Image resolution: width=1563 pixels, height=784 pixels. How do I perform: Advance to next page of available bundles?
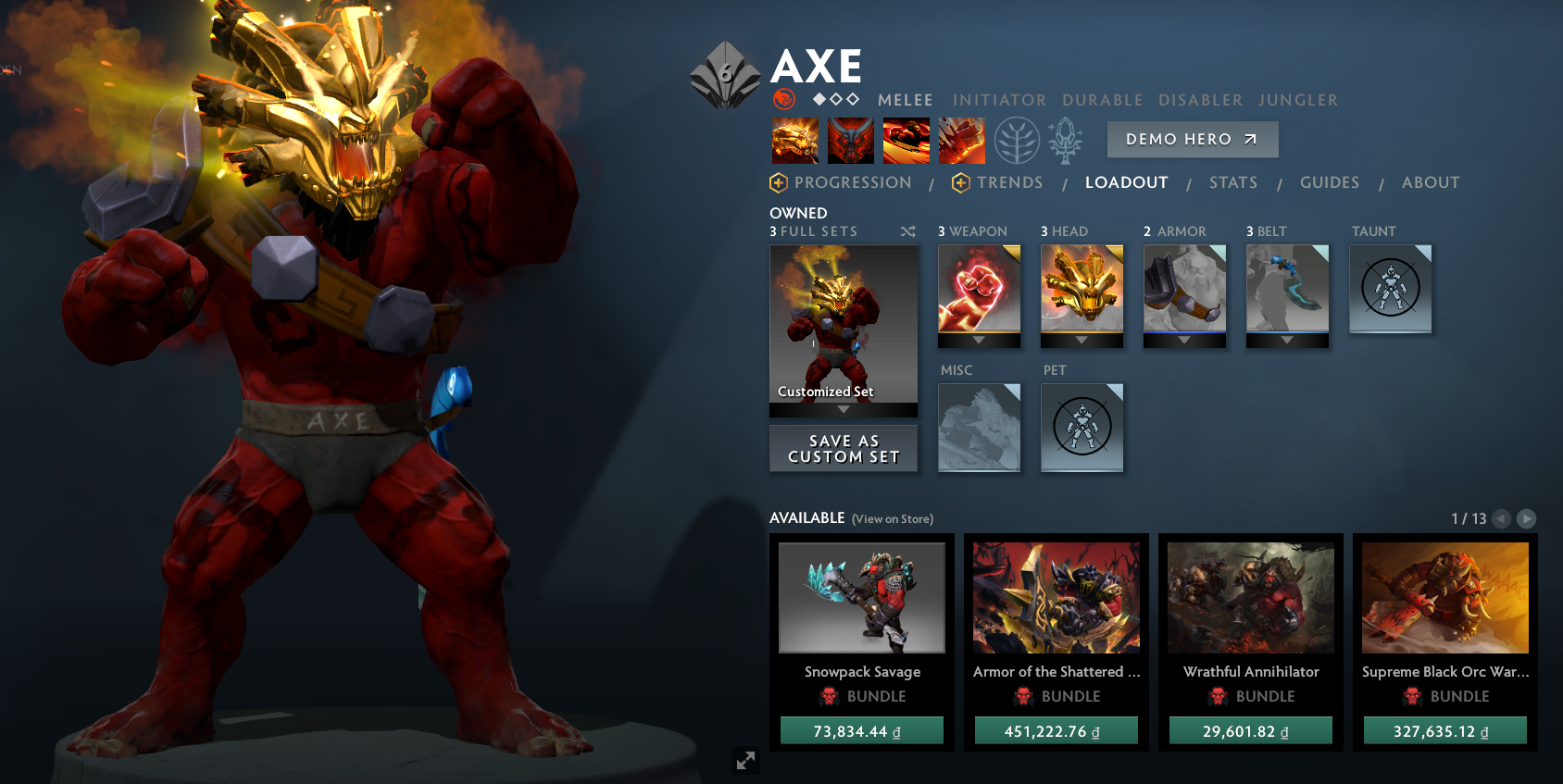pos(1529,519)
